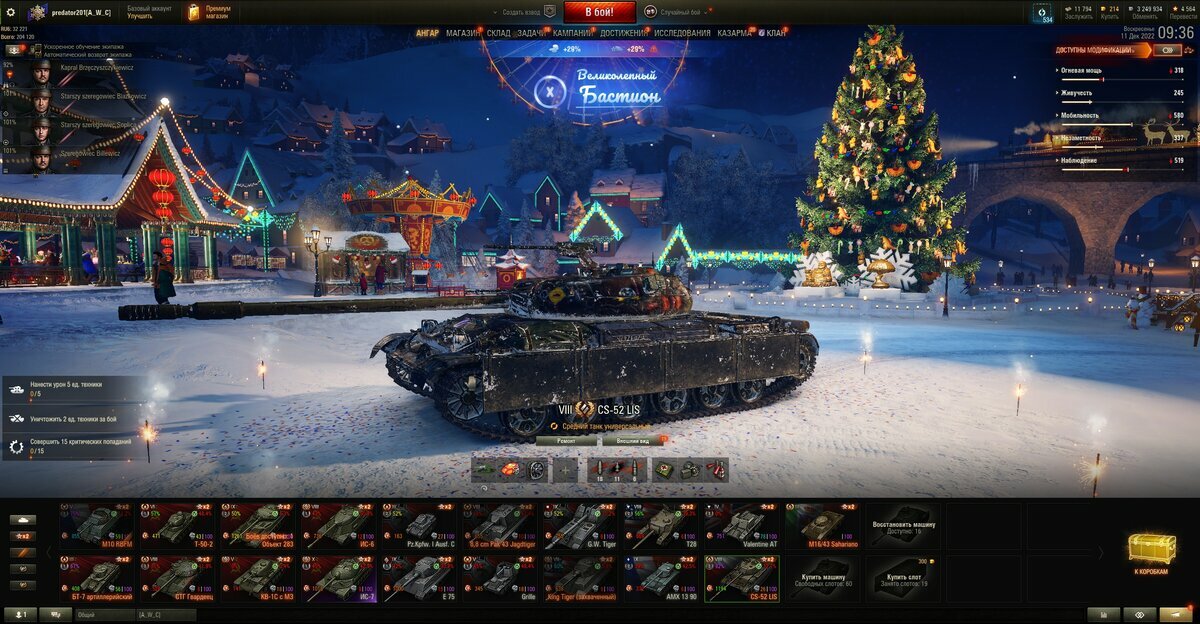This screenshot has width=1200, height=624.
Task: Start battle with the red В бой! button
Action: [600, 12]
